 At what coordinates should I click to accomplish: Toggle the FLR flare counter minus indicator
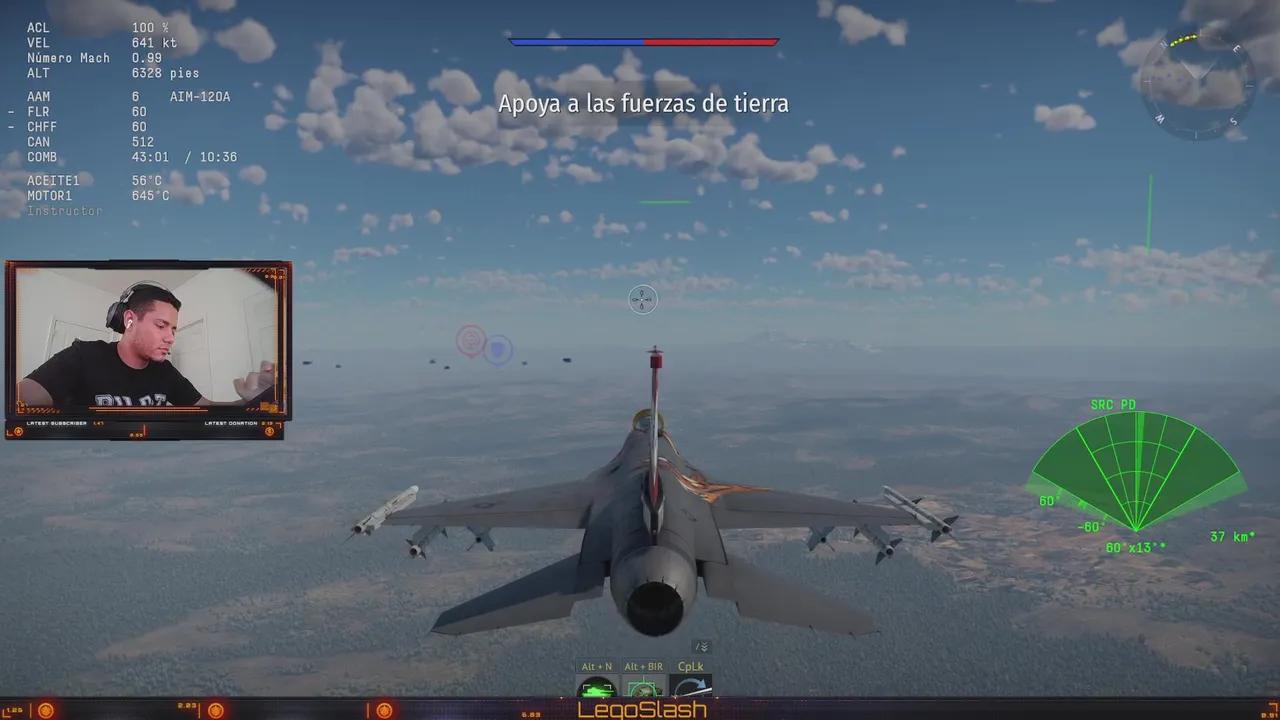[x=10, y=111]
